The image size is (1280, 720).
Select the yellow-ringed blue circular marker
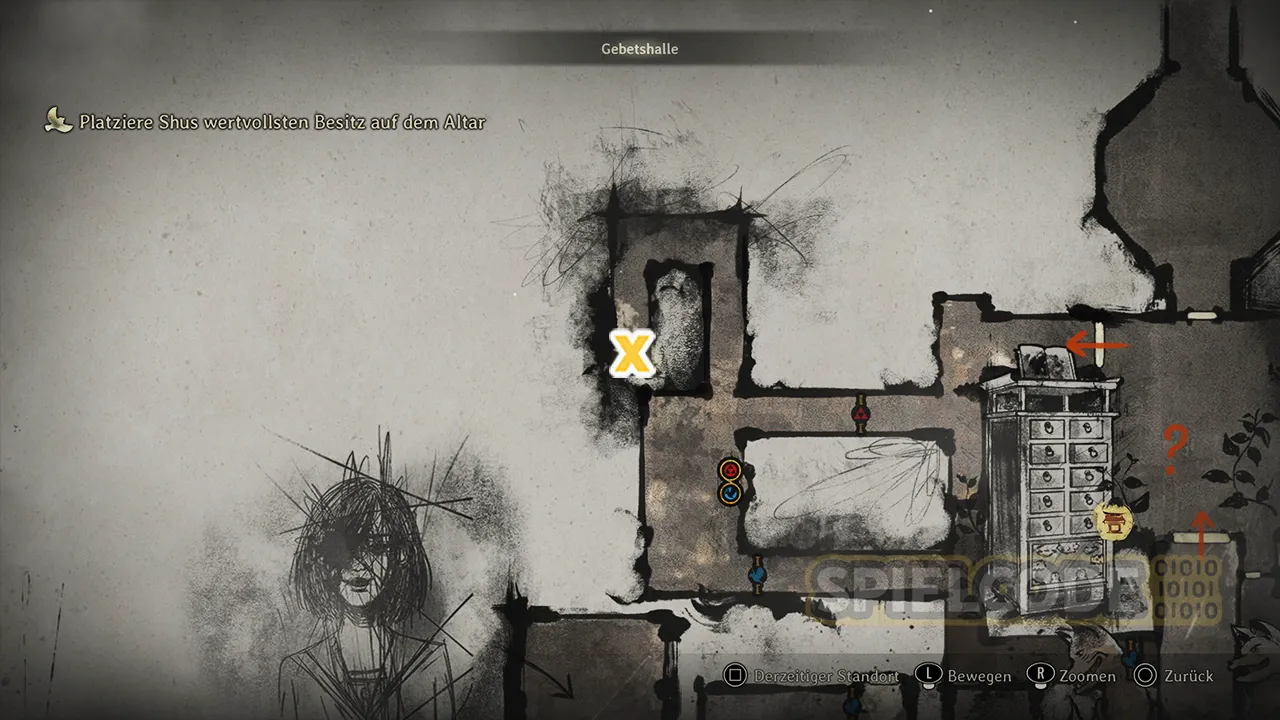click(x=730, y=492)
